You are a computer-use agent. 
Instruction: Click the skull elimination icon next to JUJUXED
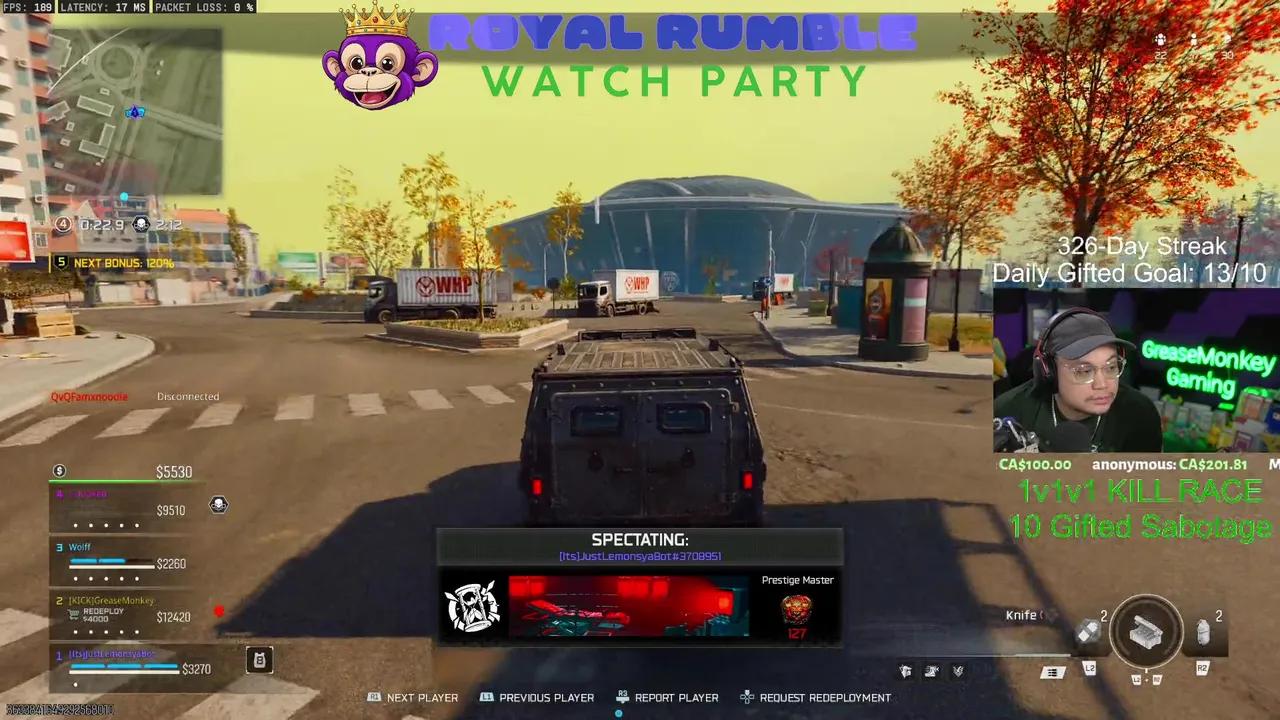[218, 505]
